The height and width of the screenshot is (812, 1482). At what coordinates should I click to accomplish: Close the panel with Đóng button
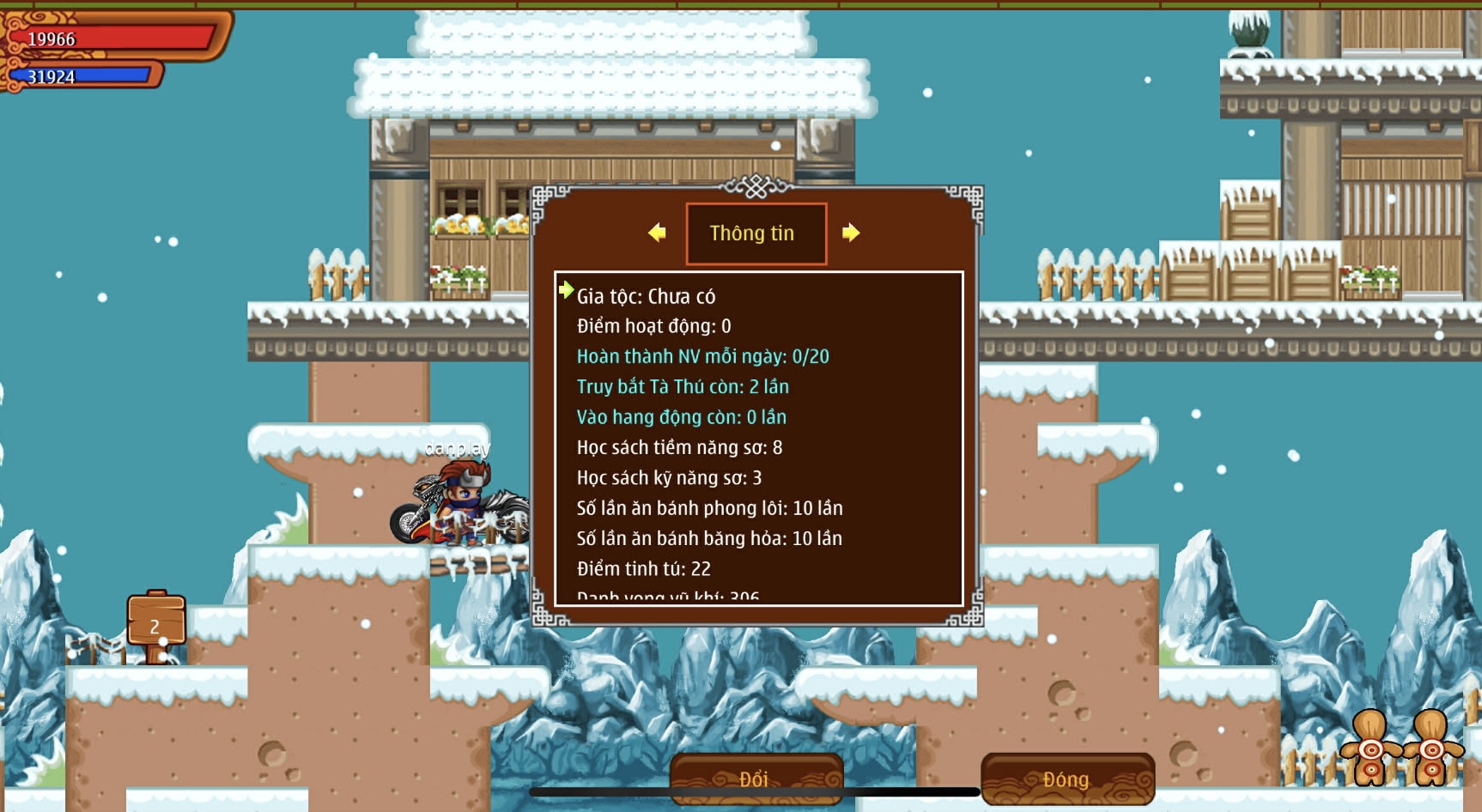[x=1067, y=779]
